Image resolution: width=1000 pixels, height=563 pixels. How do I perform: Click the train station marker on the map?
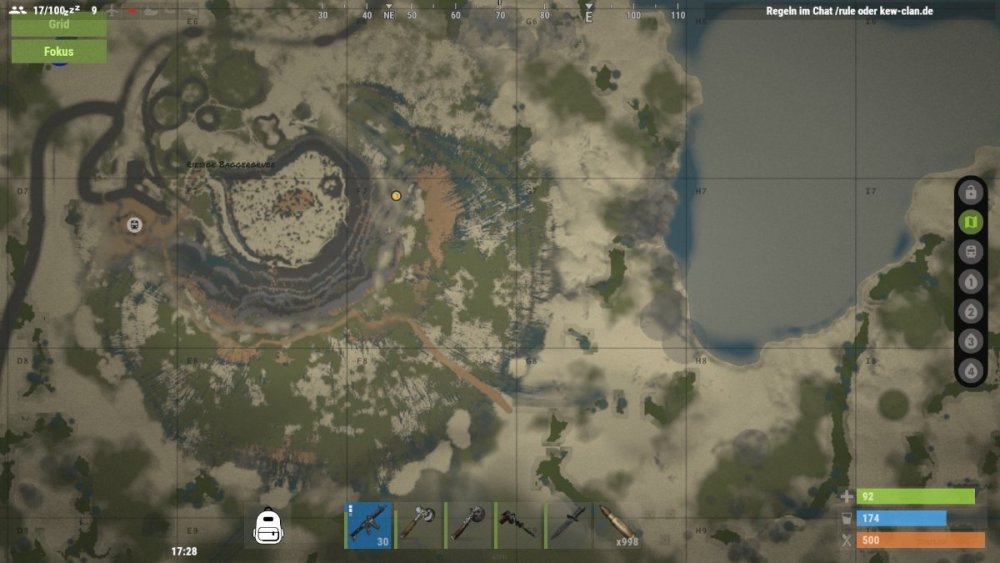point(133,225)
